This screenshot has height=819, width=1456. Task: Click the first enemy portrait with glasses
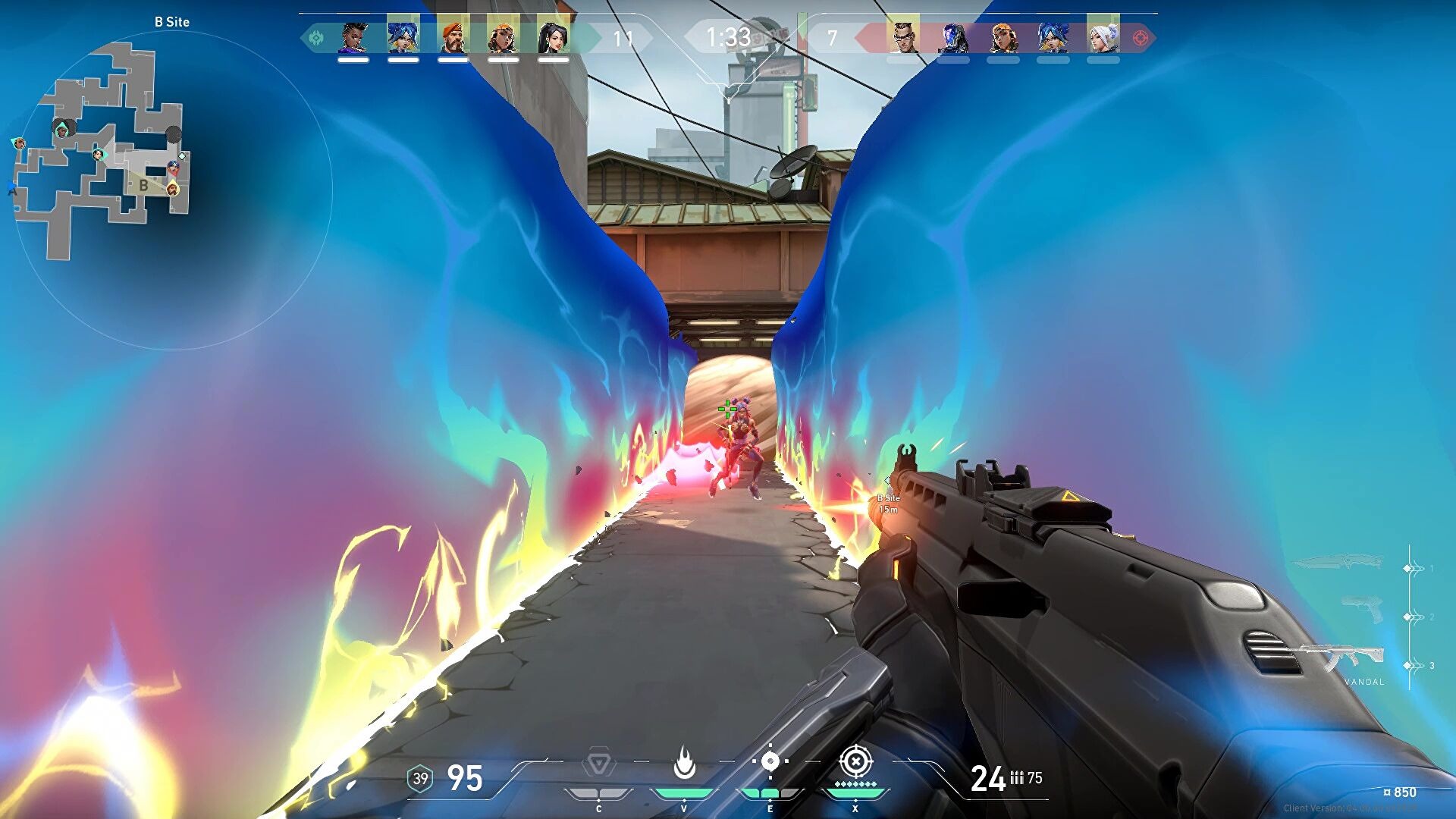904,36
